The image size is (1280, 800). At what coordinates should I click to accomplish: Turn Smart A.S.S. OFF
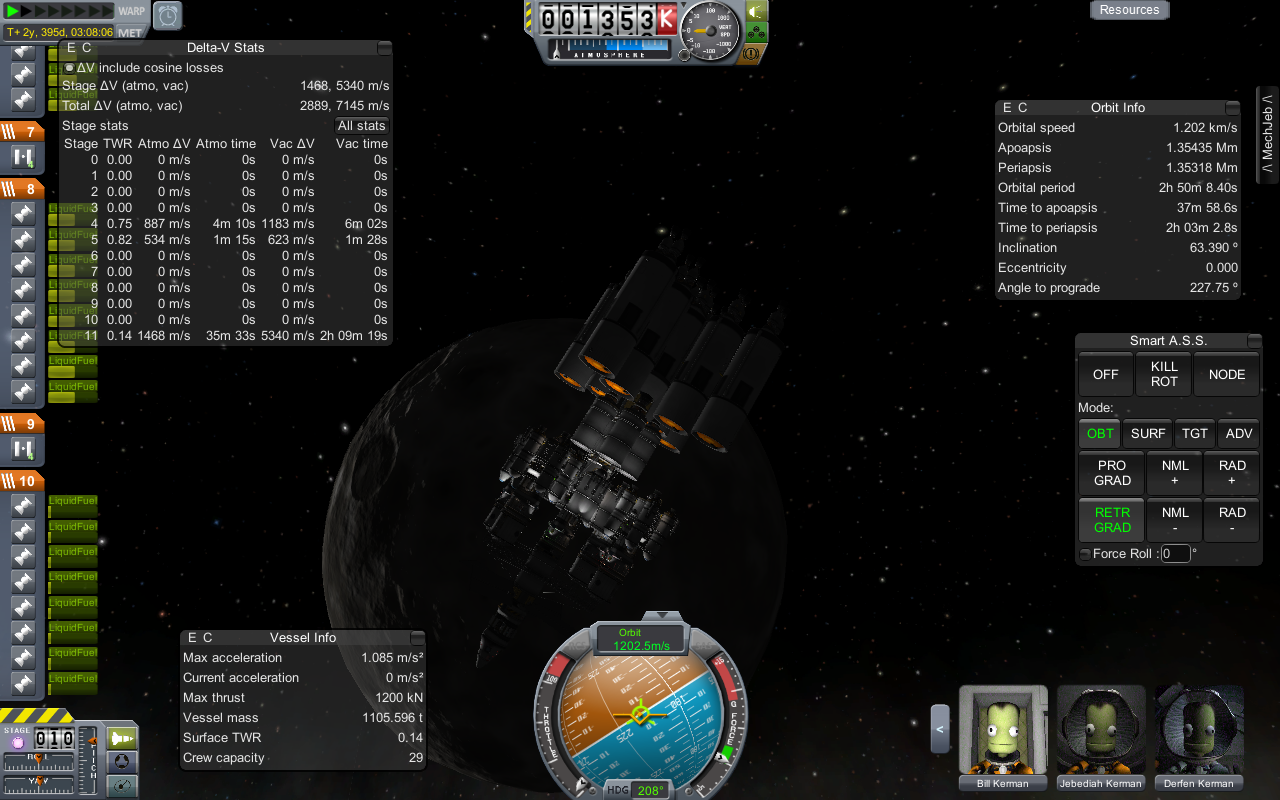1105,374
